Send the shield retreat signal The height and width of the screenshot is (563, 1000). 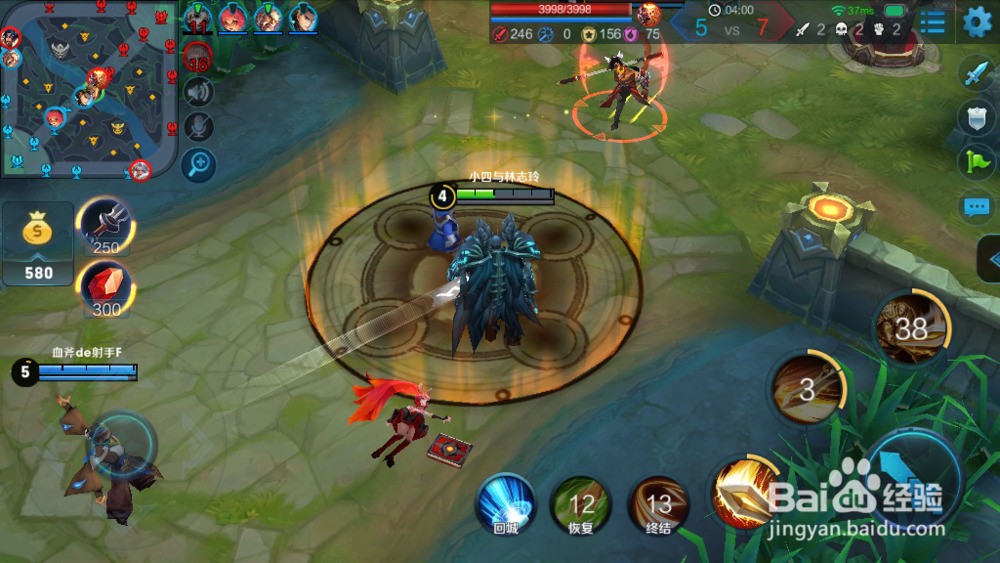(x=975, y=117)
